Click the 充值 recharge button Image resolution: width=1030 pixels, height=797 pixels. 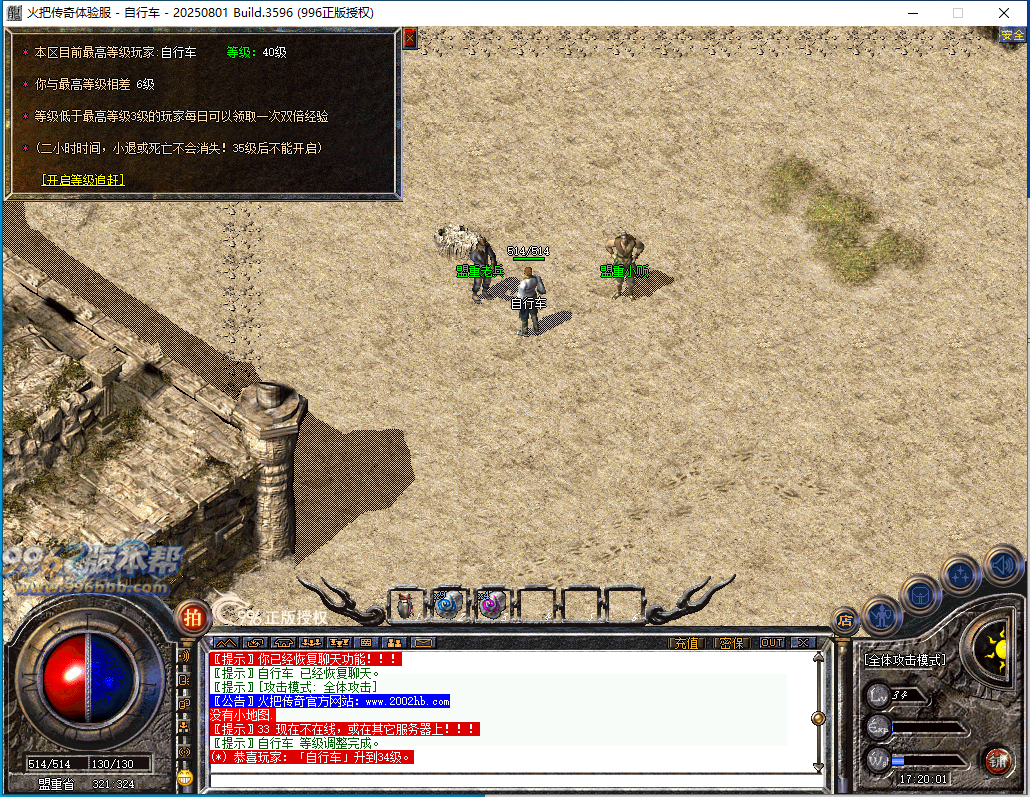(x=687, y=643)
